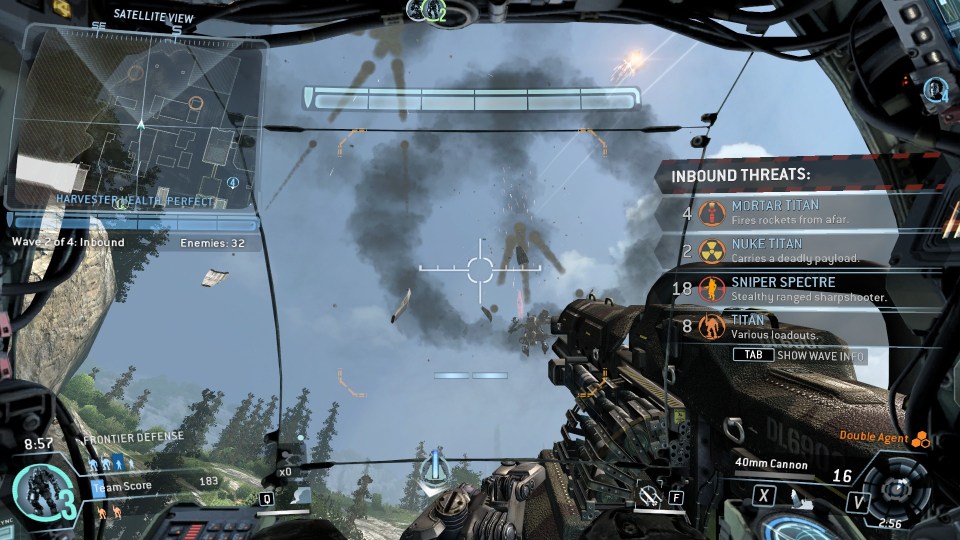The height and width of the screenshot is (540, 960).
Task: Click the Sniper Spectre threat icon
Action: [x=712, y=289]
